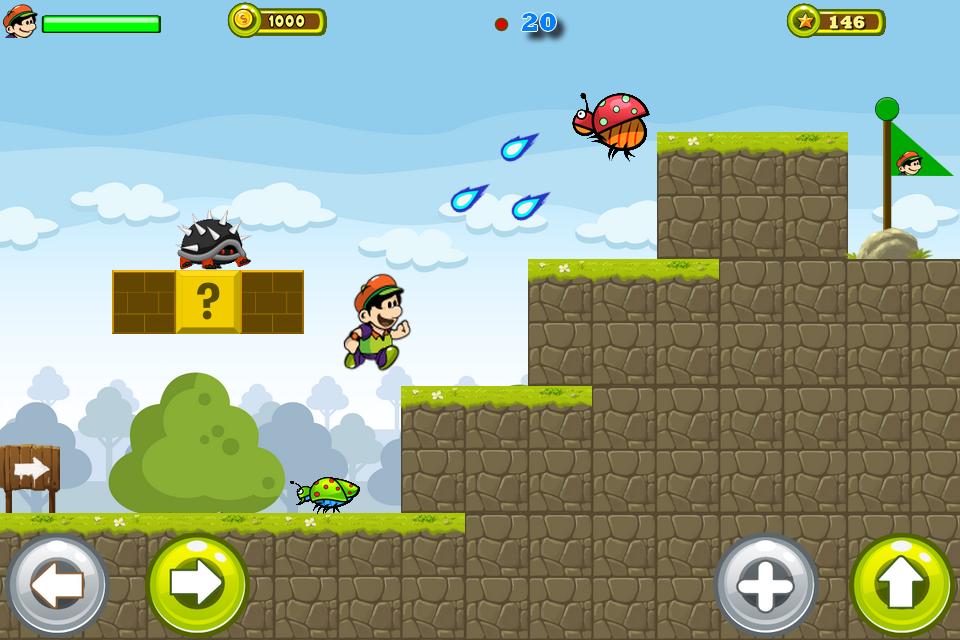Tap the green up arrow jump button
This screenshot has width=960, height=640.
[x=902, y=585]
